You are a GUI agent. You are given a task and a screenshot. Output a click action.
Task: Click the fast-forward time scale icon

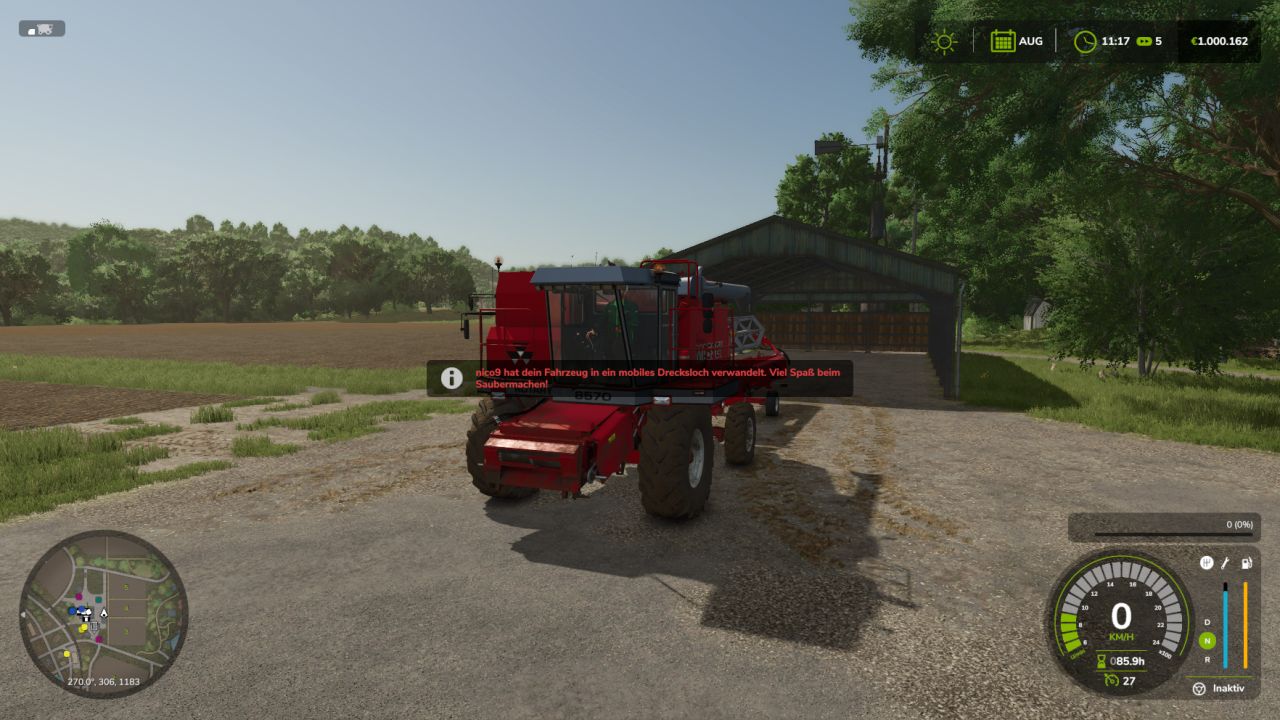[x=1144, y=41]
